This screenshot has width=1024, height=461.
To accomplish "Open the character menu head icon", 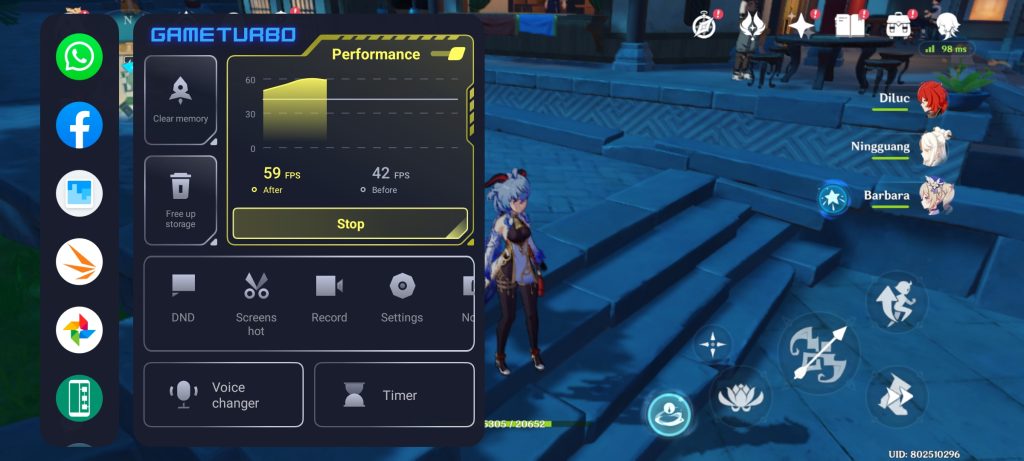I will point(945,25).
